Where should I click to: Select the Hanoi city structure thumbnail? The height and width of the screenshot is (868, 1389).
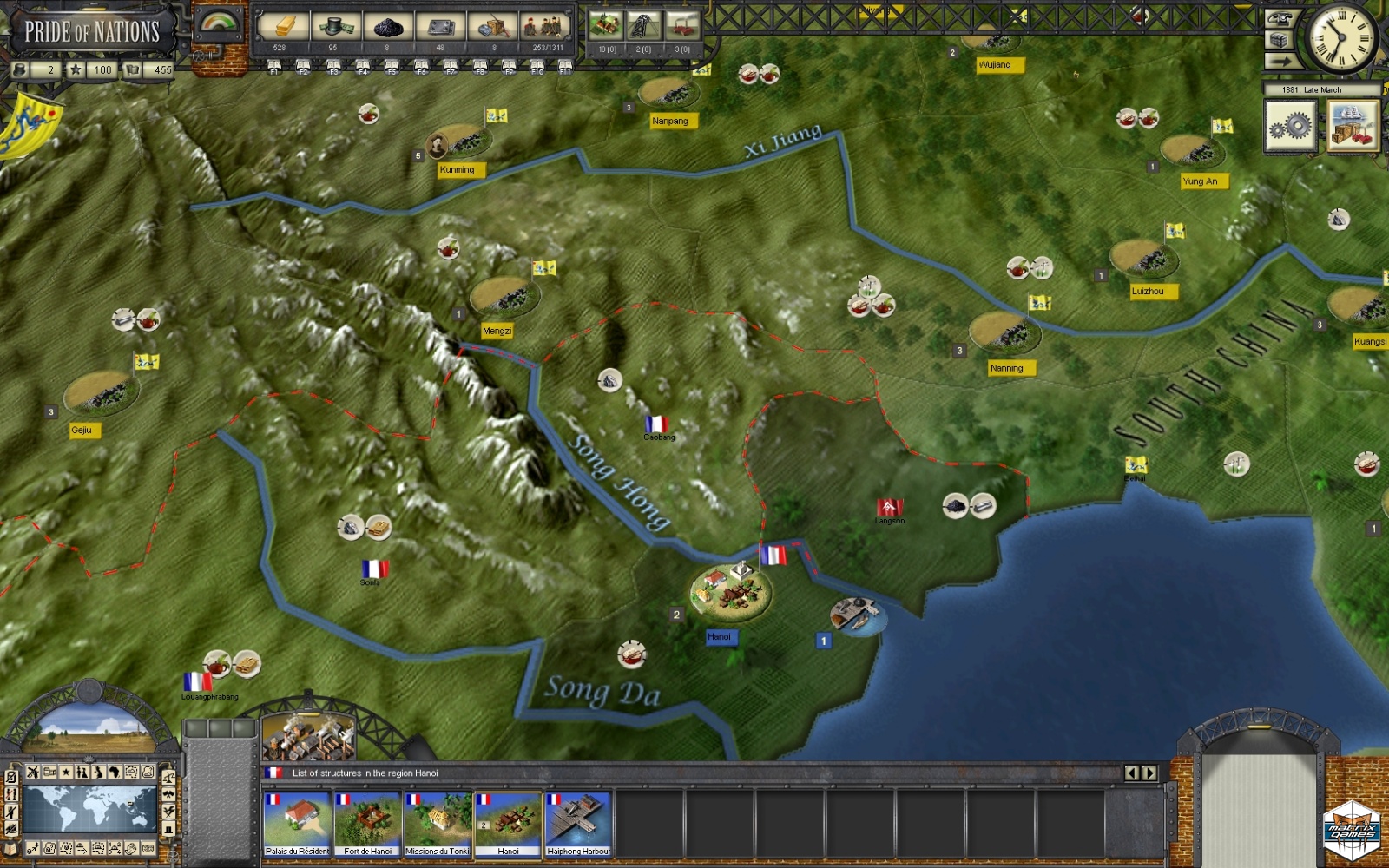click(x=508, y=823)
